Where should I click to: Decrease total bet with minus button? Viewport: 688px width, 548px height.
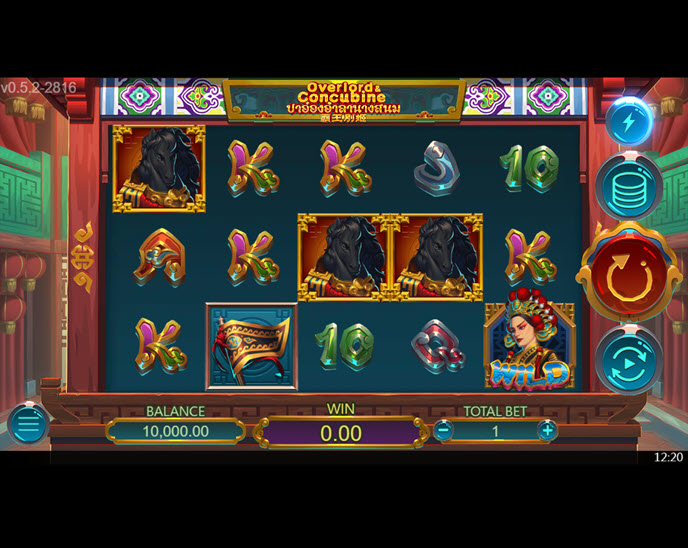(443, 431)
